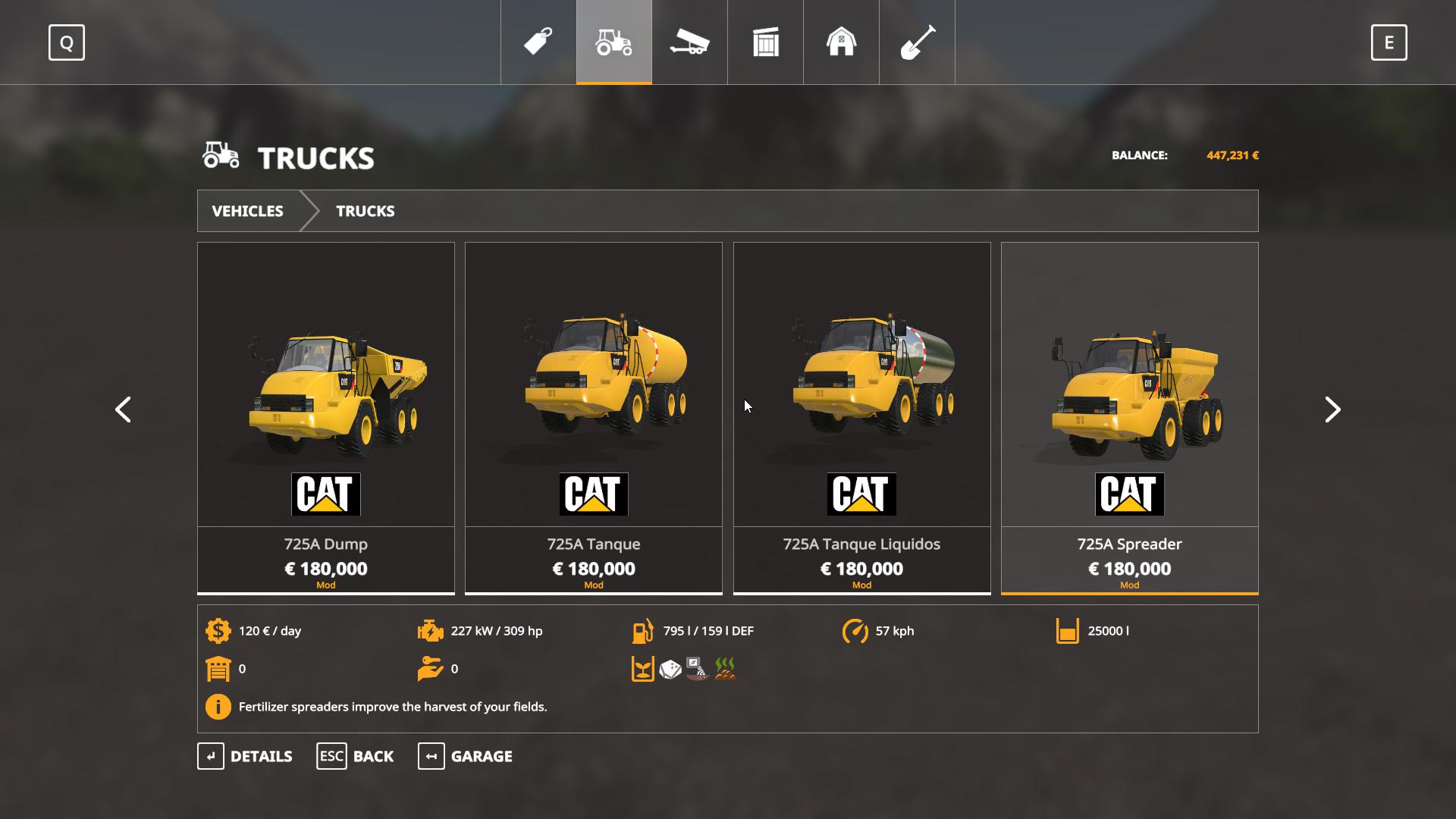Open the trailer tools tab
1456x819 pixels.
(x=689, y=42)
